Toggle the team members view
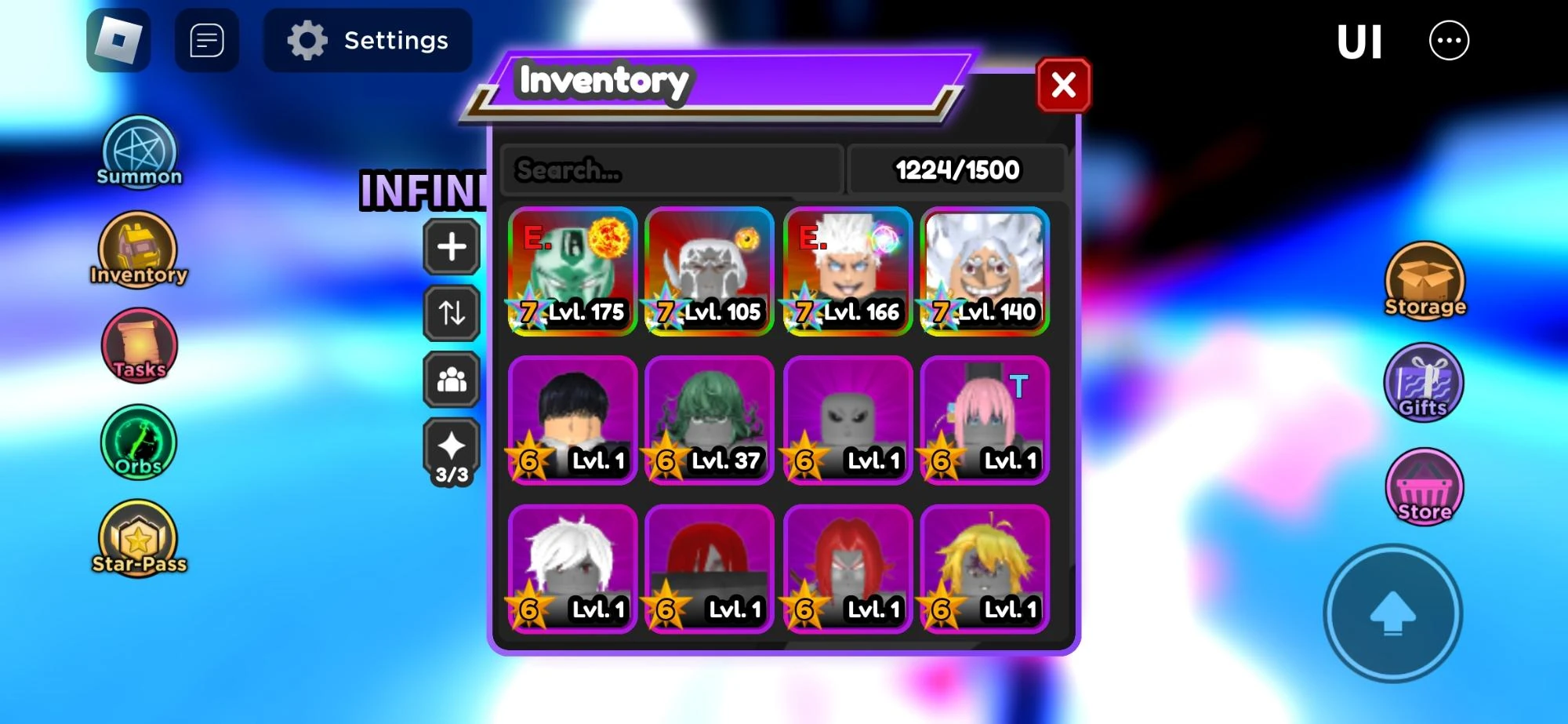 [x=451, y=380]
